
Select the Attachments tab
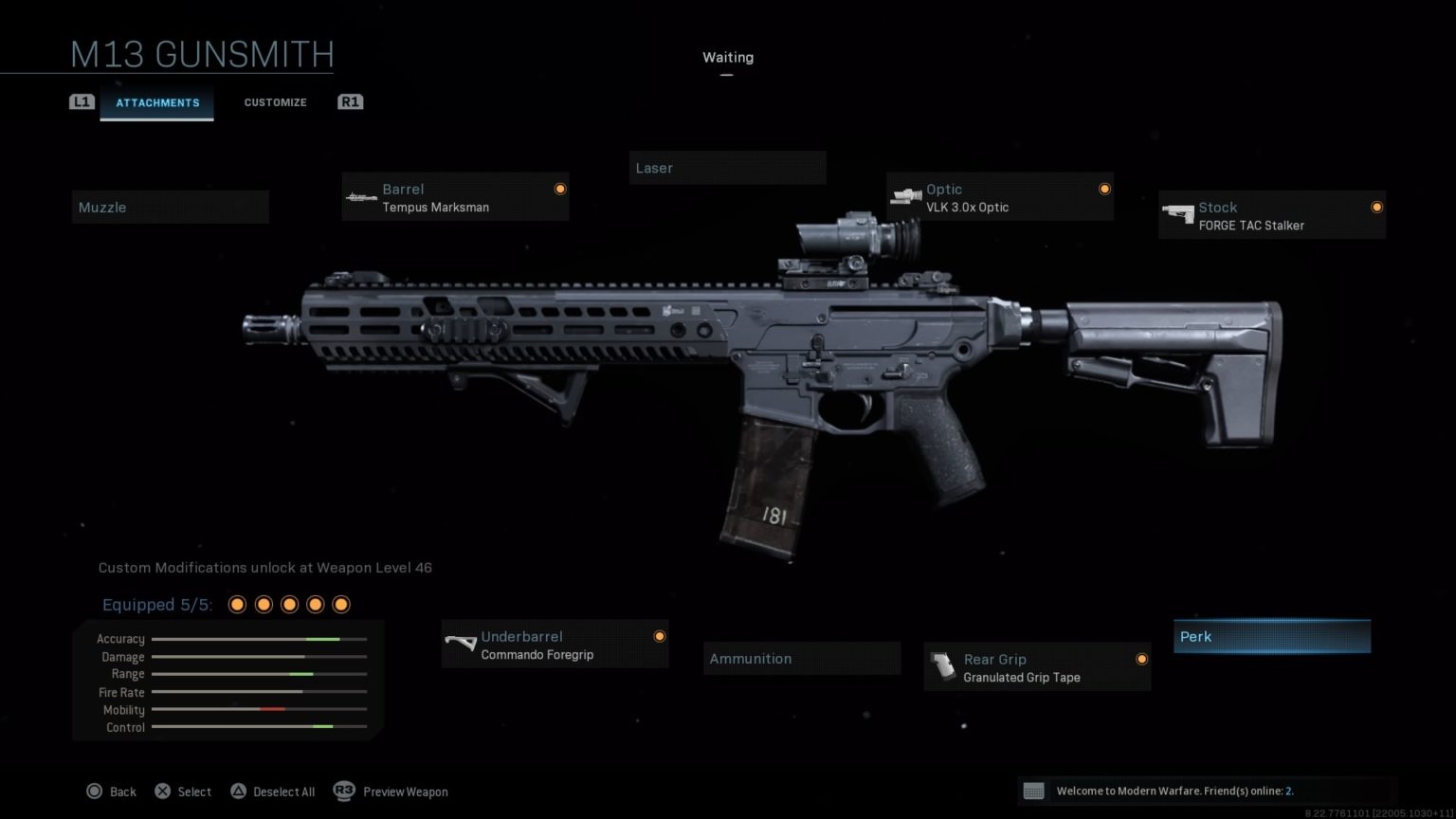157,102
